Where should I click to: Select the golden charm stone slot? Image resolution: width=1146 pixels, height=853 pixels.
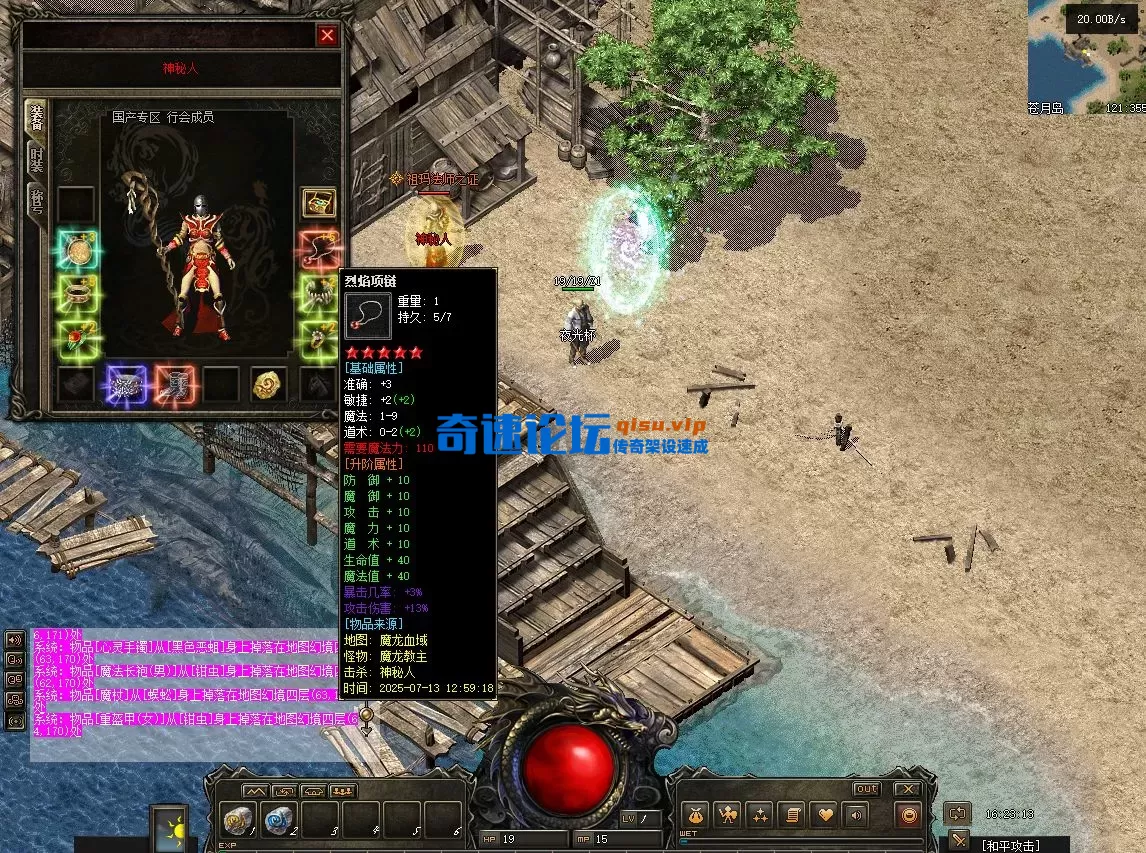point(269,384)
